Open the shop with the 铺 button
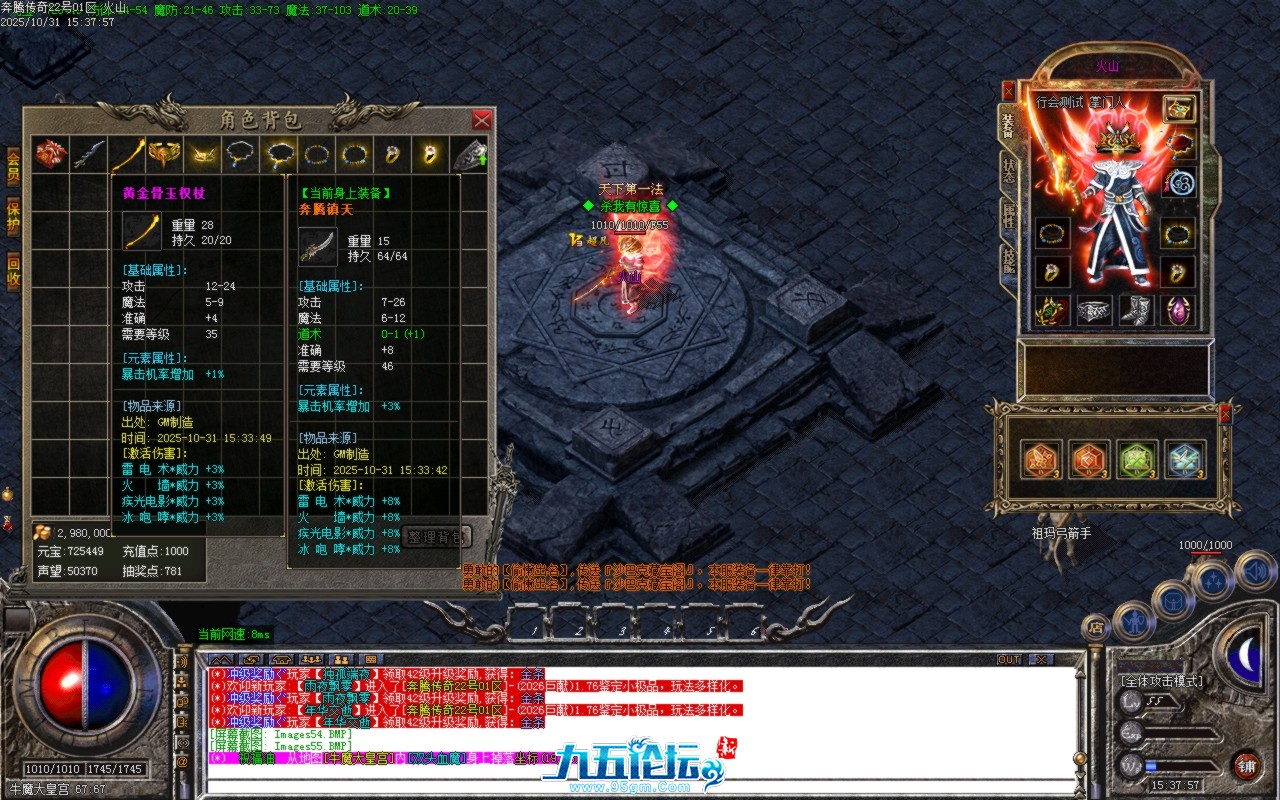 click(1247, 765)
